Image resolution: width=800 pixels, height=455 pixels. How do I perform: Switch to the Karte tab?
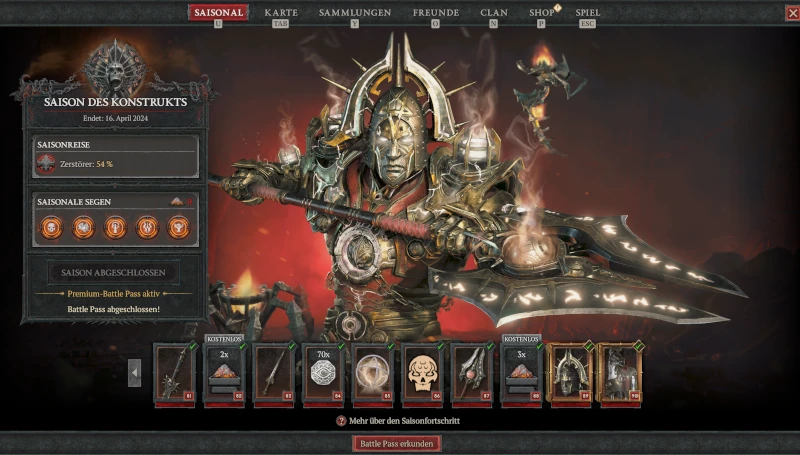tap(281, 13)
